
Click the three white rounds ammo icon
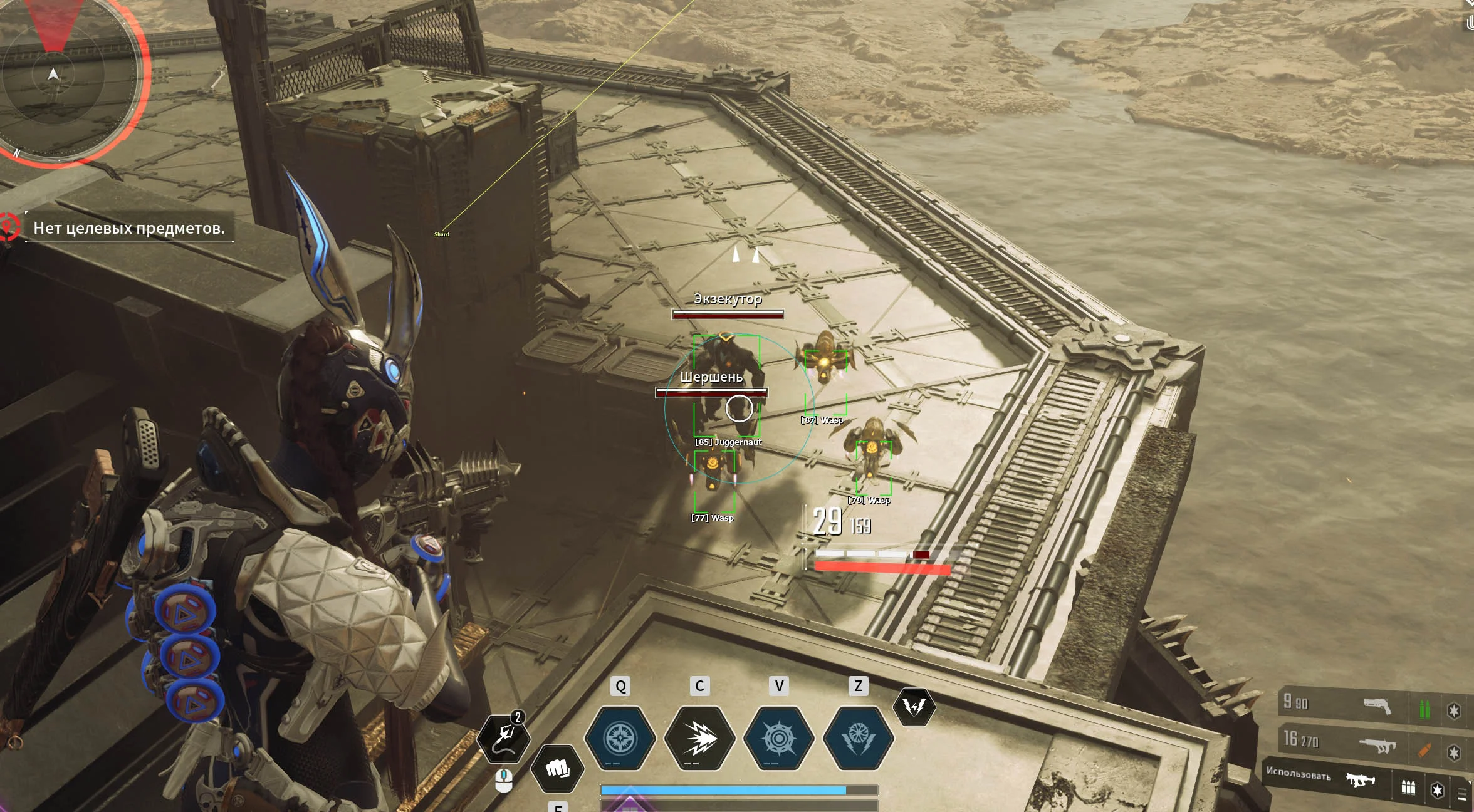[x=1408, y=788]
